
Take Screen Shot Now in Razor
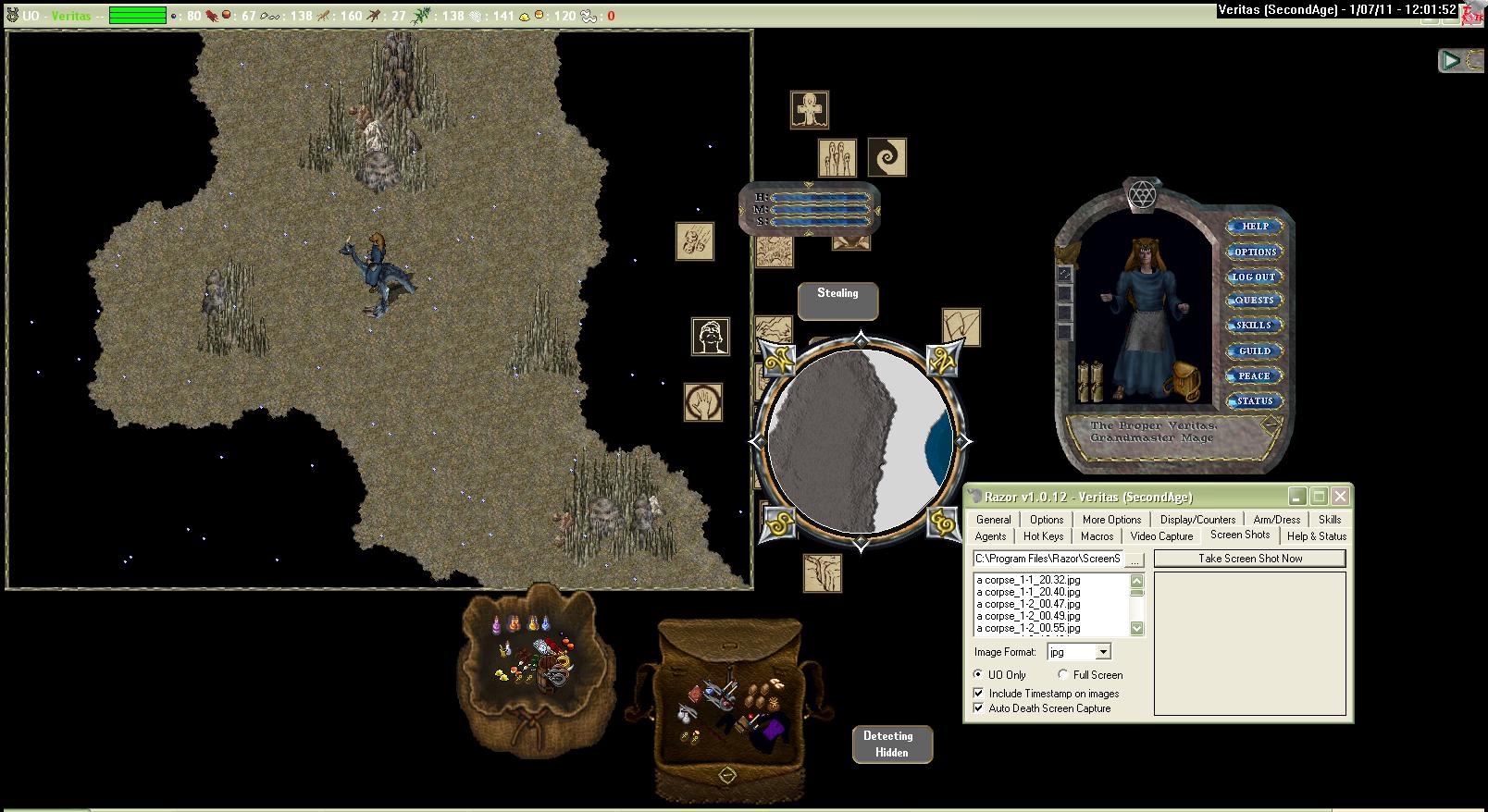pos(1249,559)
